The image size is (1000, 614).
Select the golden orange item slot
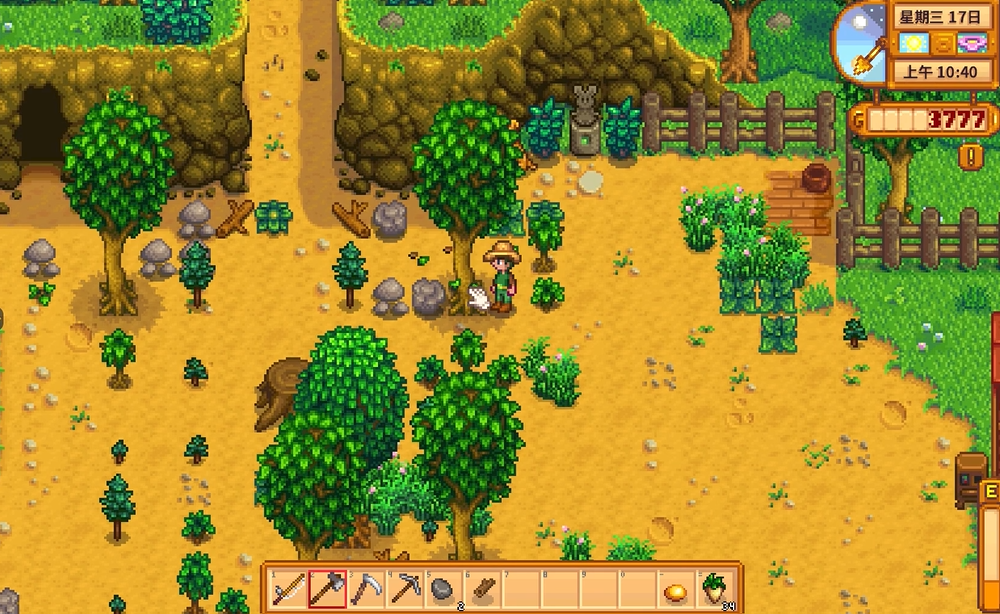[675, 590]
